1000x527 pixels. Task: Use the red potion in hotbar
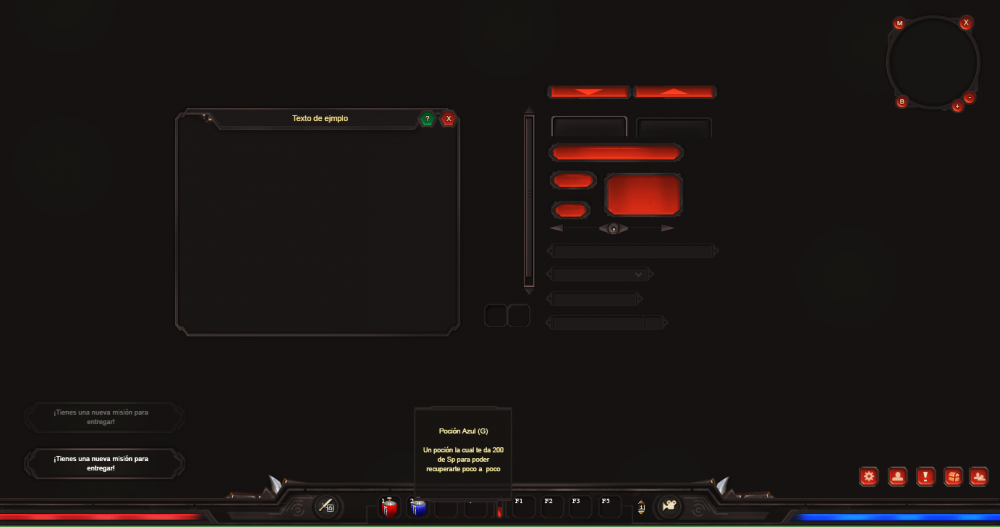coord(390,508)
